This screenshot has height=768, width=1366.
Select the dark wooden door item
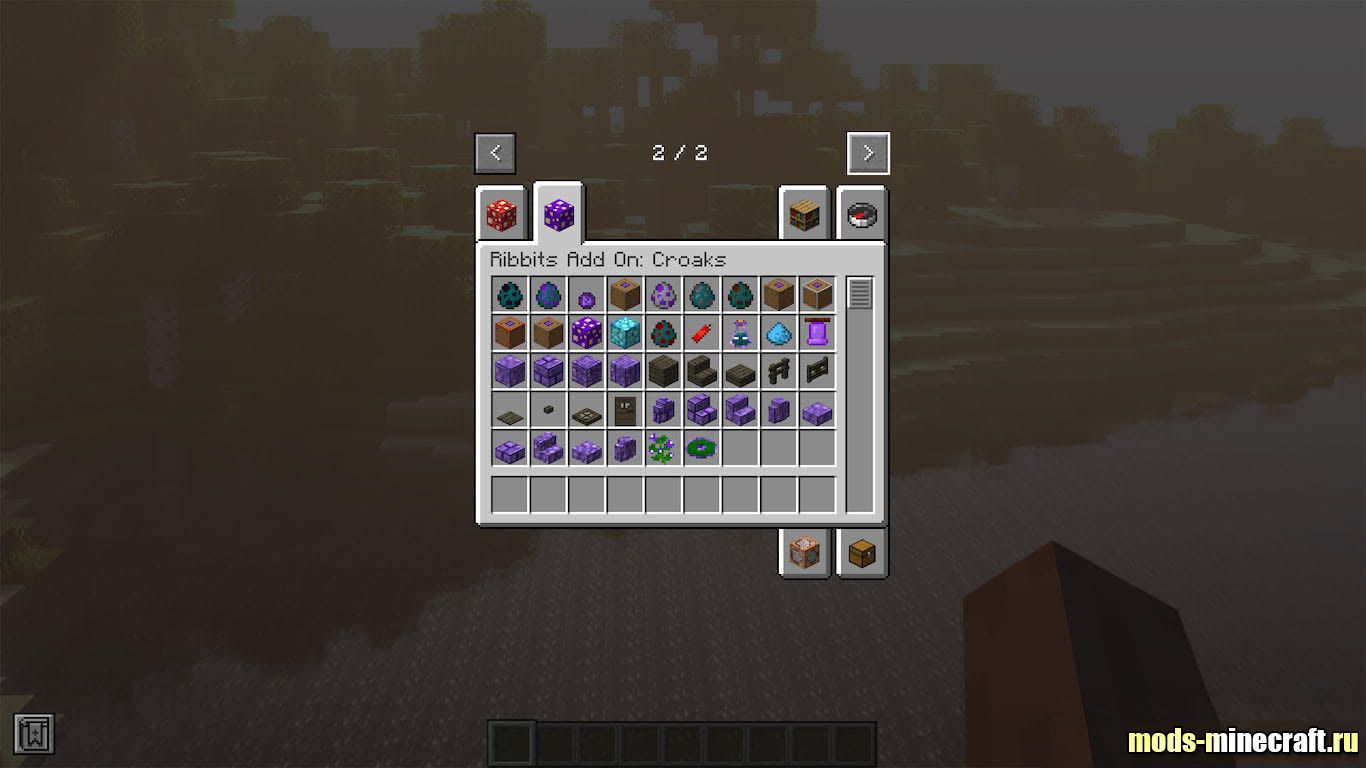point(625,410)
